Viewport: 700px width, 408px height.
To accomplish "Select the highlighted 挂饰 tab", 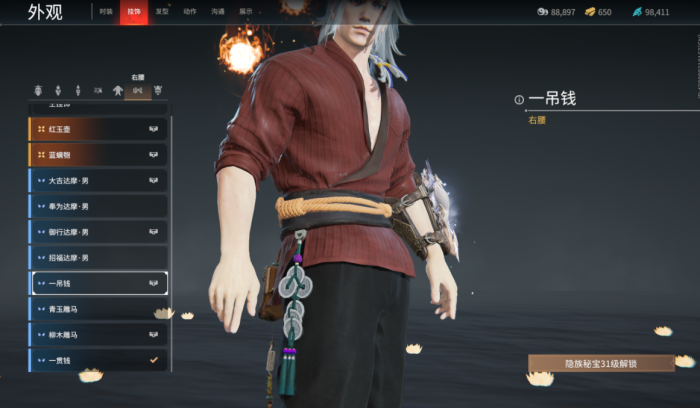I will pyautogui.click(x=134, y=12).
